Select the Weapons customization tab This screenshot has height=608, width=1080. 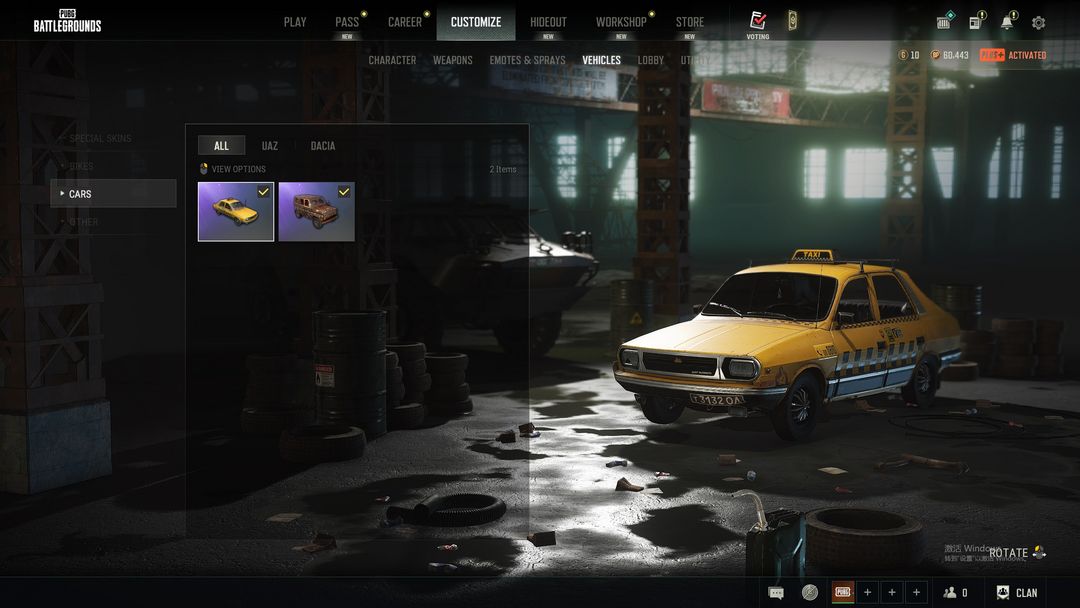click(x=453, y=60)
